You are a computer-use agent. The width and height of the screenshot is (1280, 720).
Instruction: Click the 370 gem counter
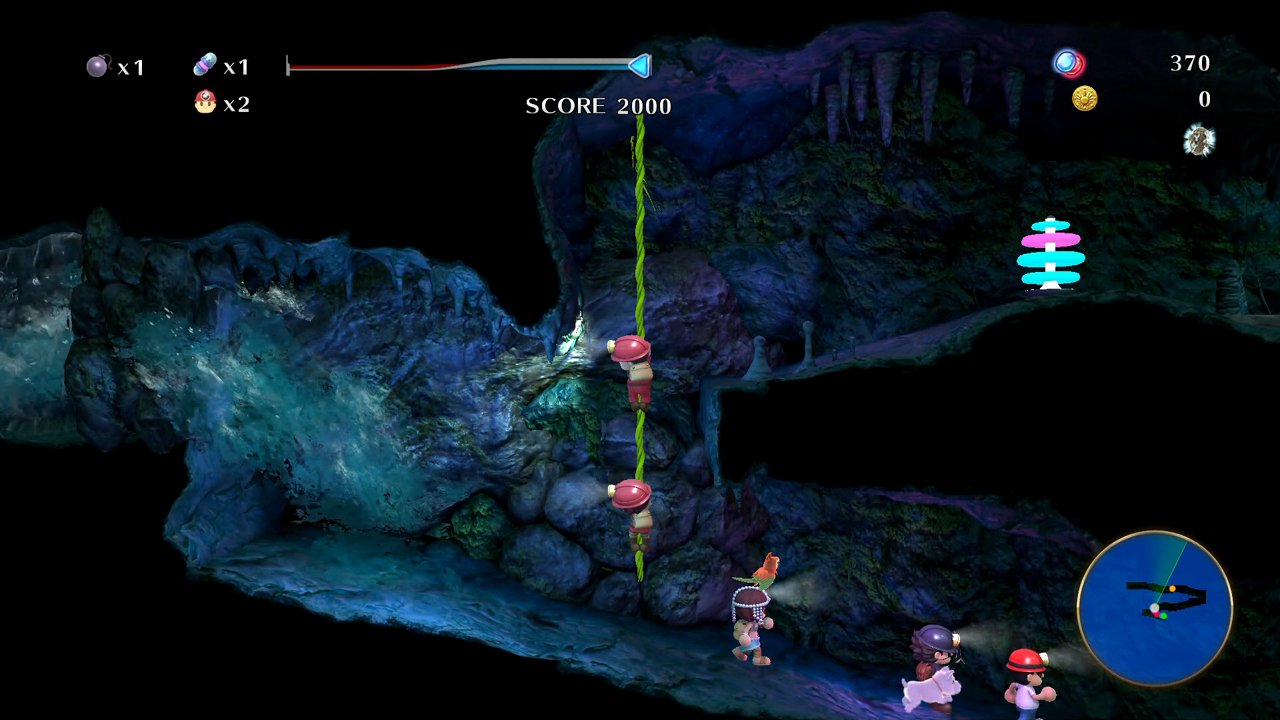pyautogui.click(x=1189, y=63)
